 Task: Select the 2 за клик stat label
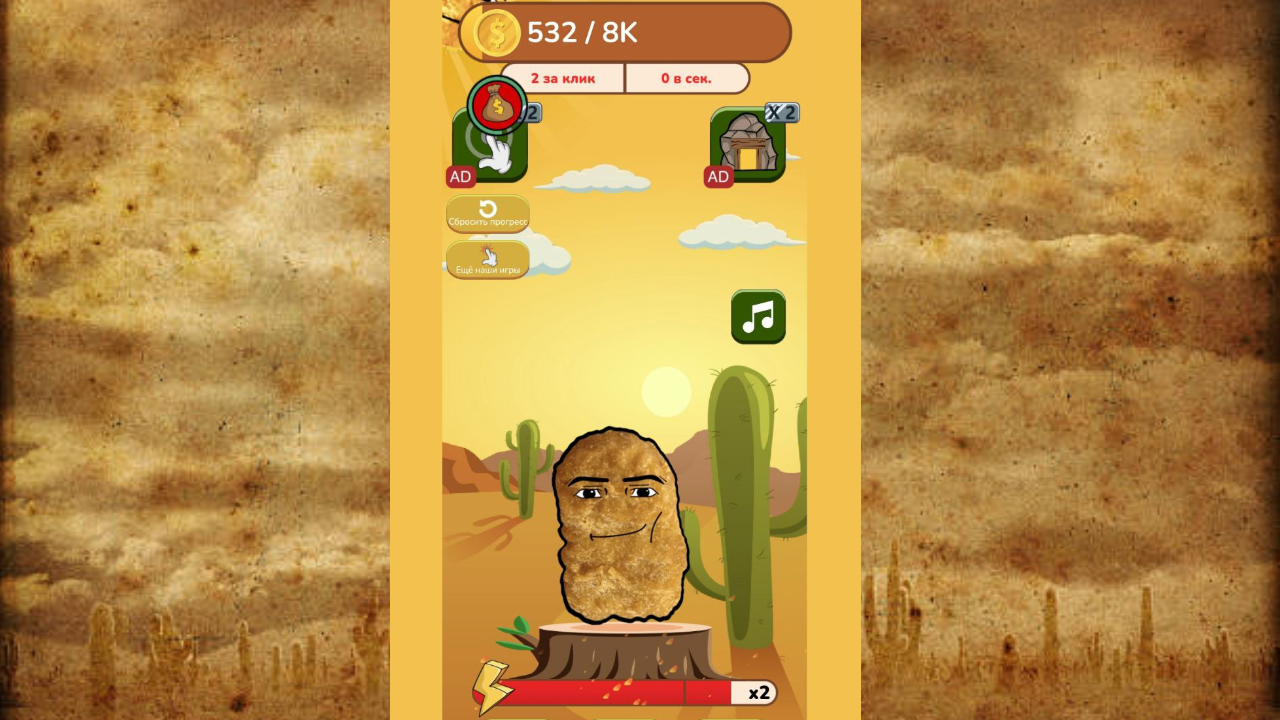pyautogui.click(x=565, y=78)
